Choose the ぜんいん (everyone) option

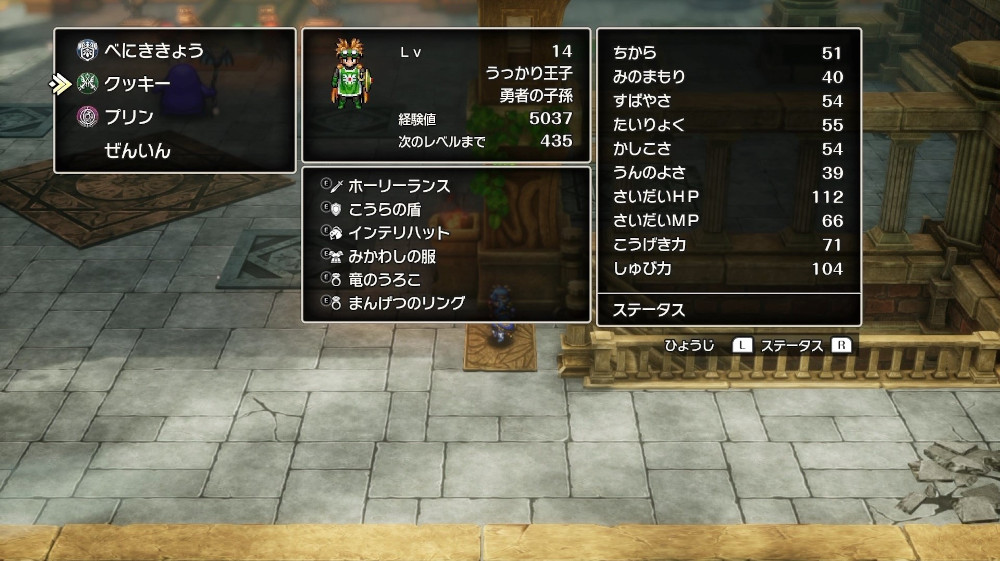137,151
